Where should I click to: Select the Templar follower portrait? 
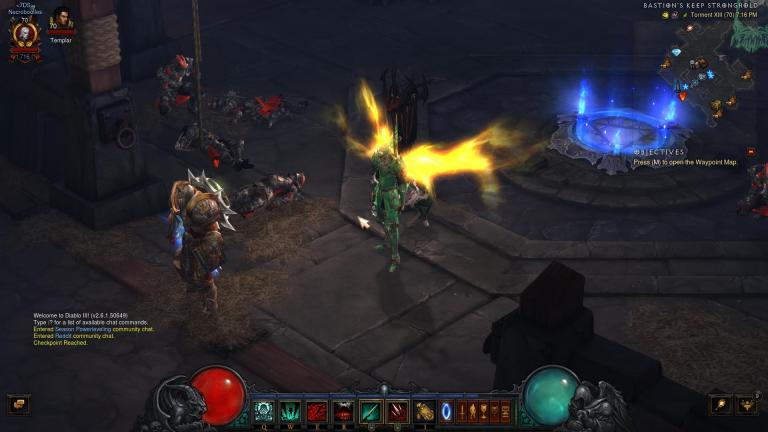tap(62, 20)
